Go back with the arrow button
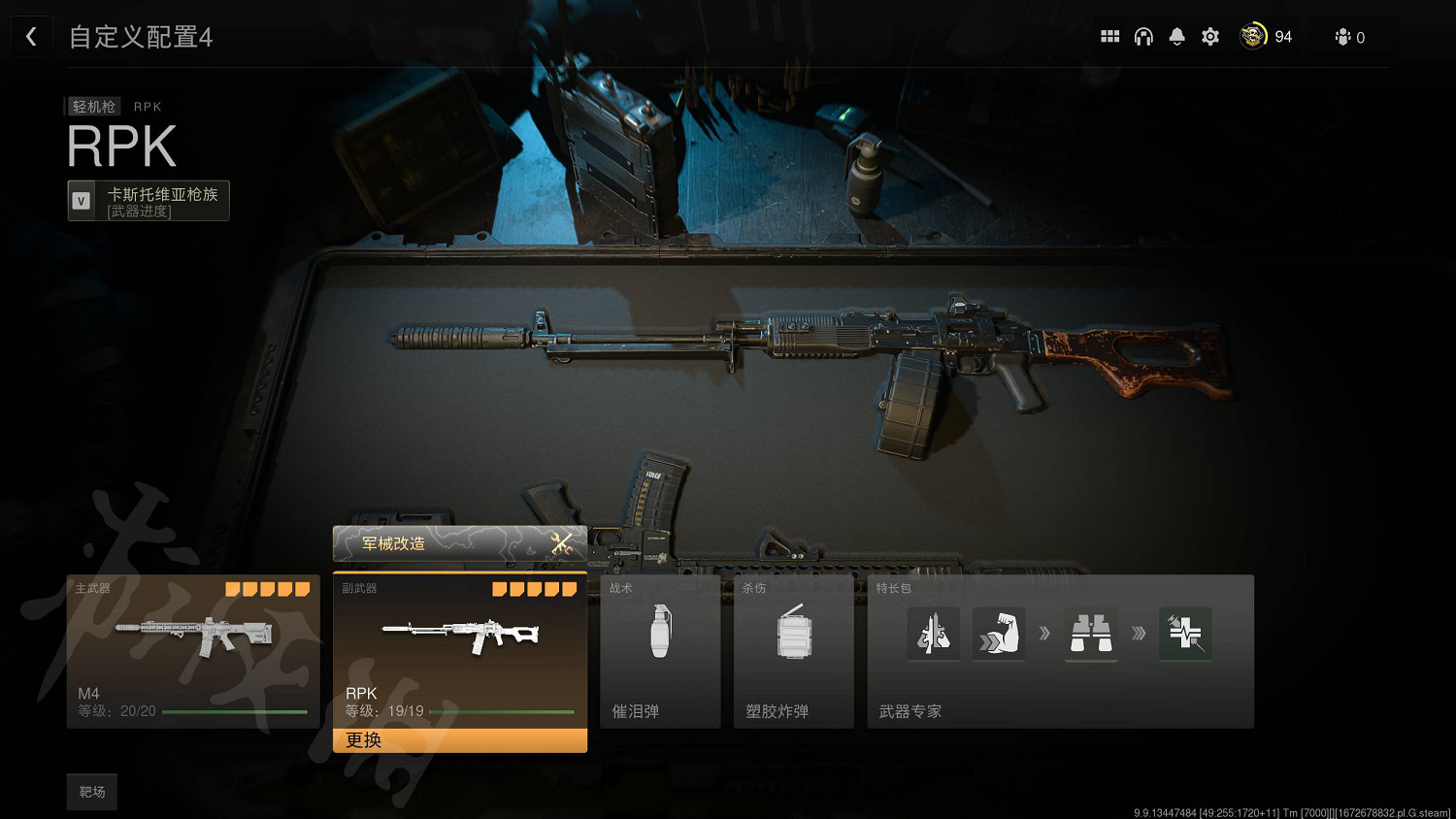This screenshot has width=1456, height=819. (31, 37)
